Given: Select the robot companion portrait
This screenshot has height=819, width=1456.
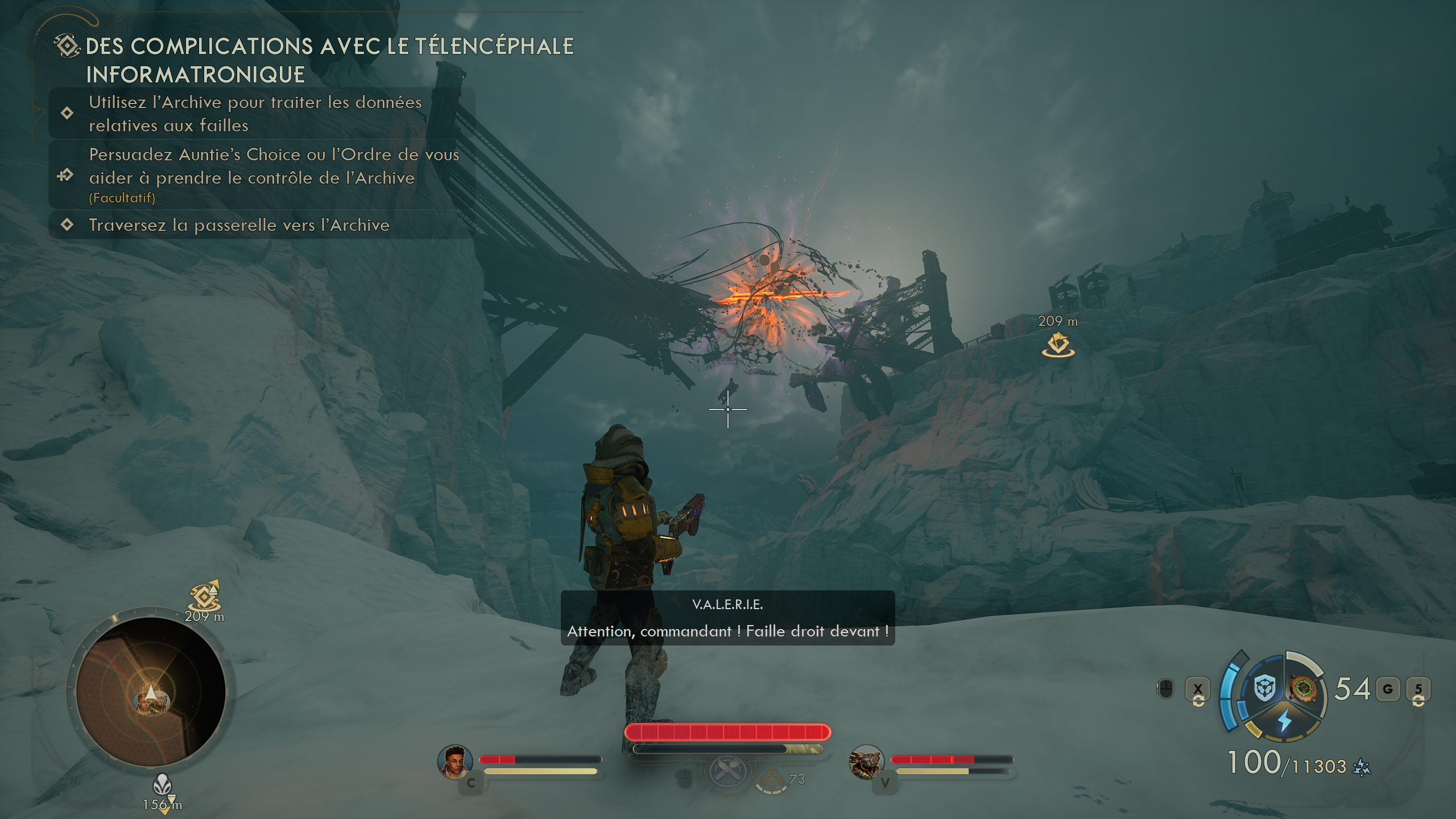Looking at the screenshot, I should pos(866,762).
